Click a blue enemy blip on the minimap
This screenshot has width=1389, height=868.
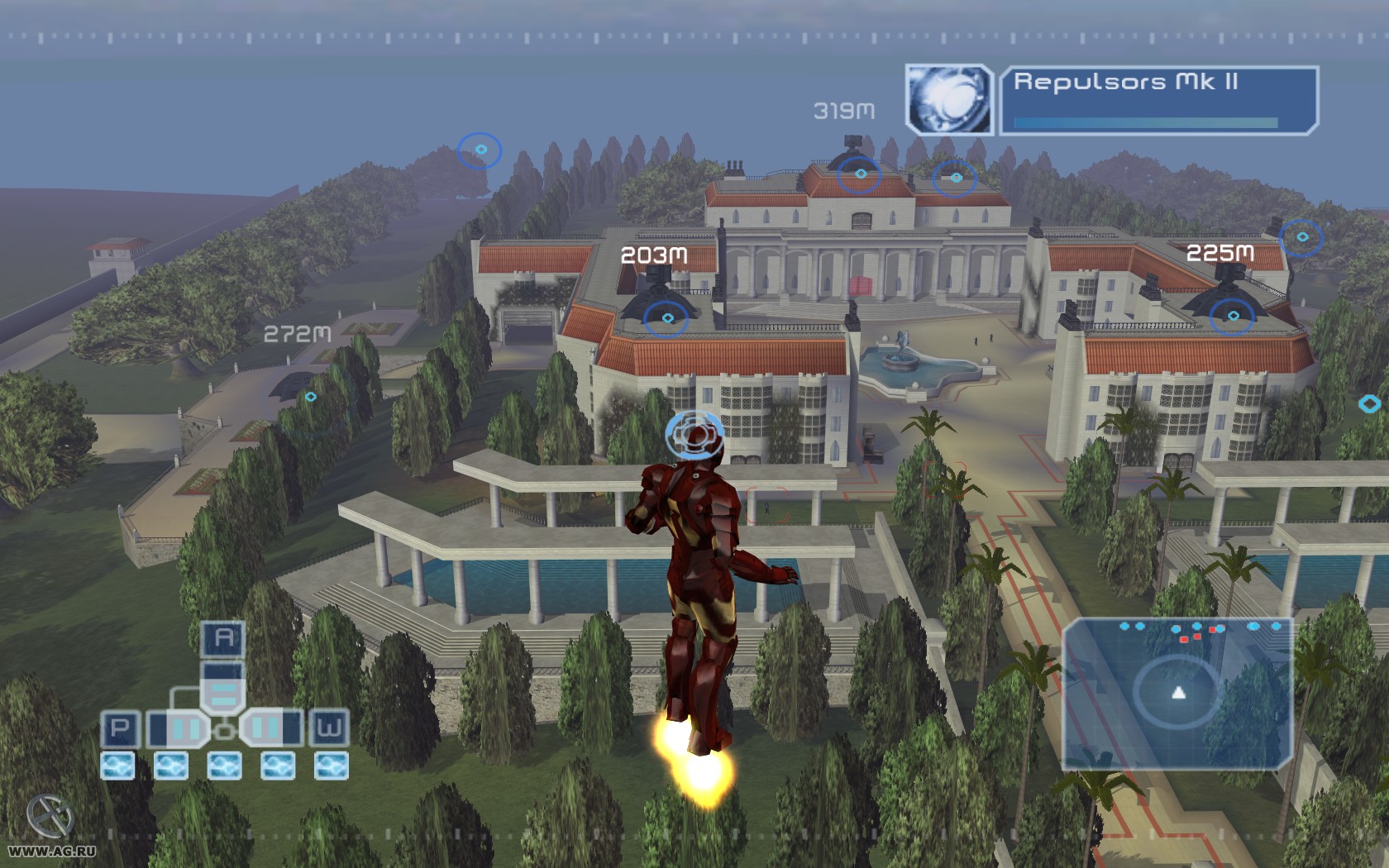point(1124,626)
